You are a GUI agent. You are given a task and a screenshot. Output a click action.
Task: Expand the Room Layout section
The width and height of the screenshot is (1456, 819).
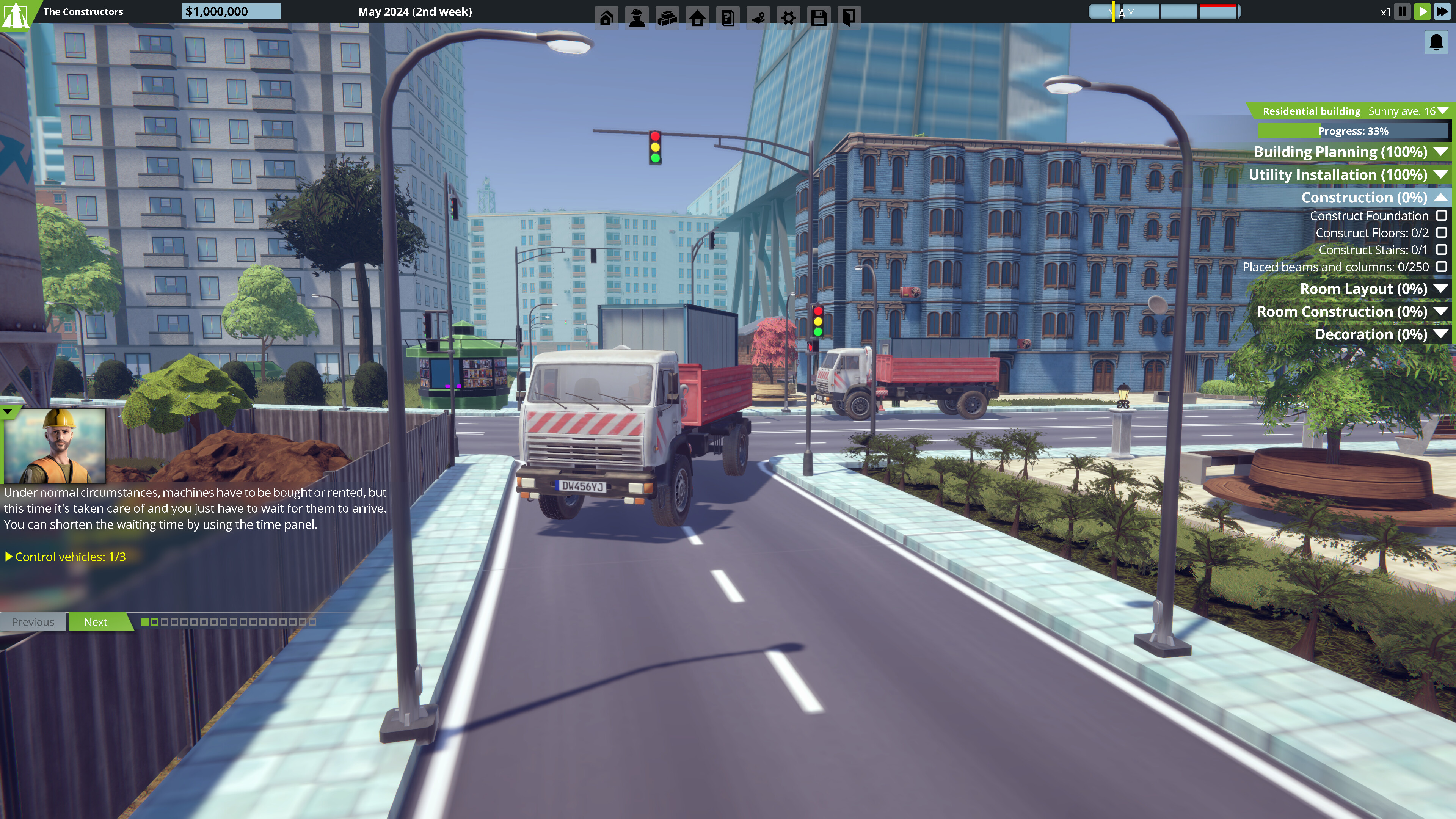[x=1441, y=288]
